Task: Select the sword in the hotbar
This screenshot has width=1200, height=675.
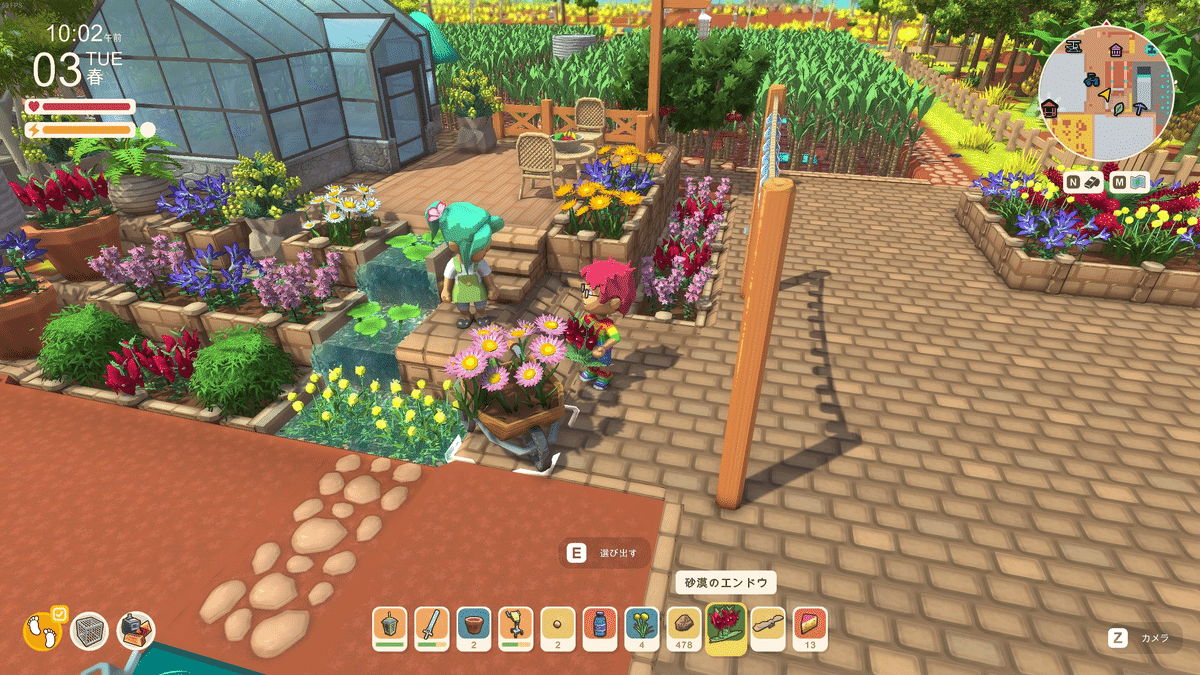Action: (x=433, y=627)
